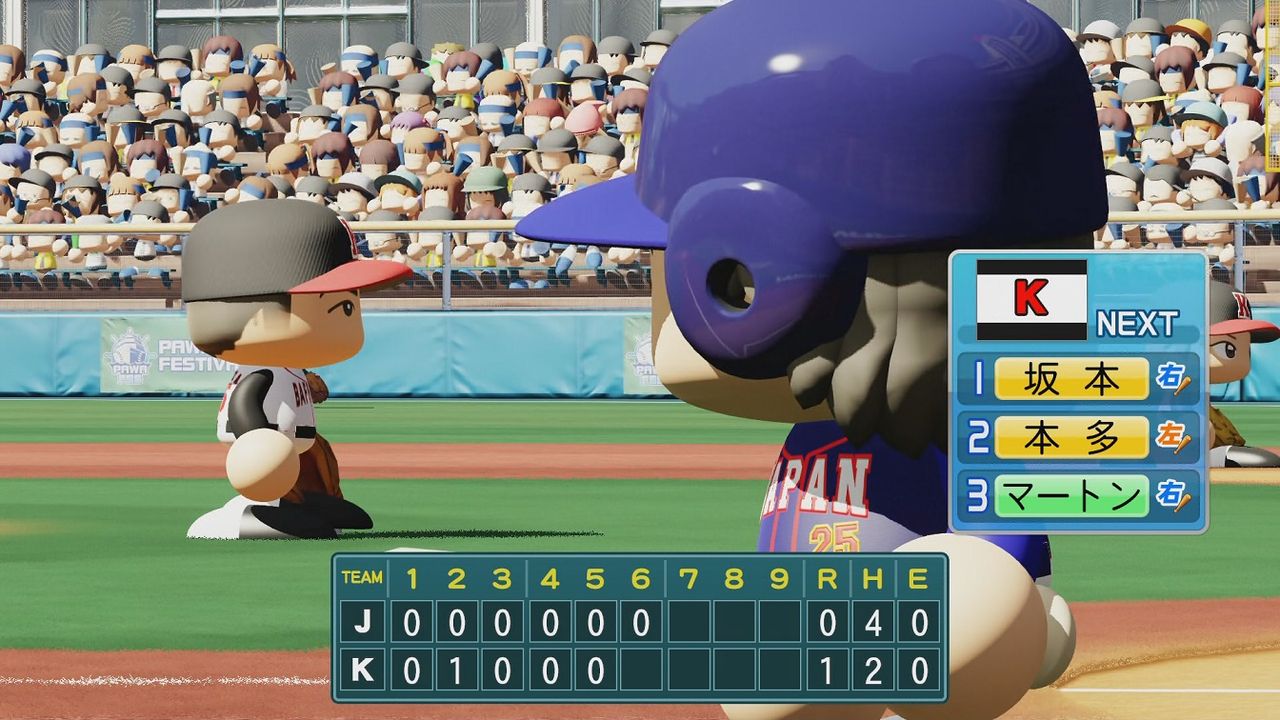Select batter 坂本 in the NEXT list
Viewport: 1280px width, 720px height.
click(1071, 379)
